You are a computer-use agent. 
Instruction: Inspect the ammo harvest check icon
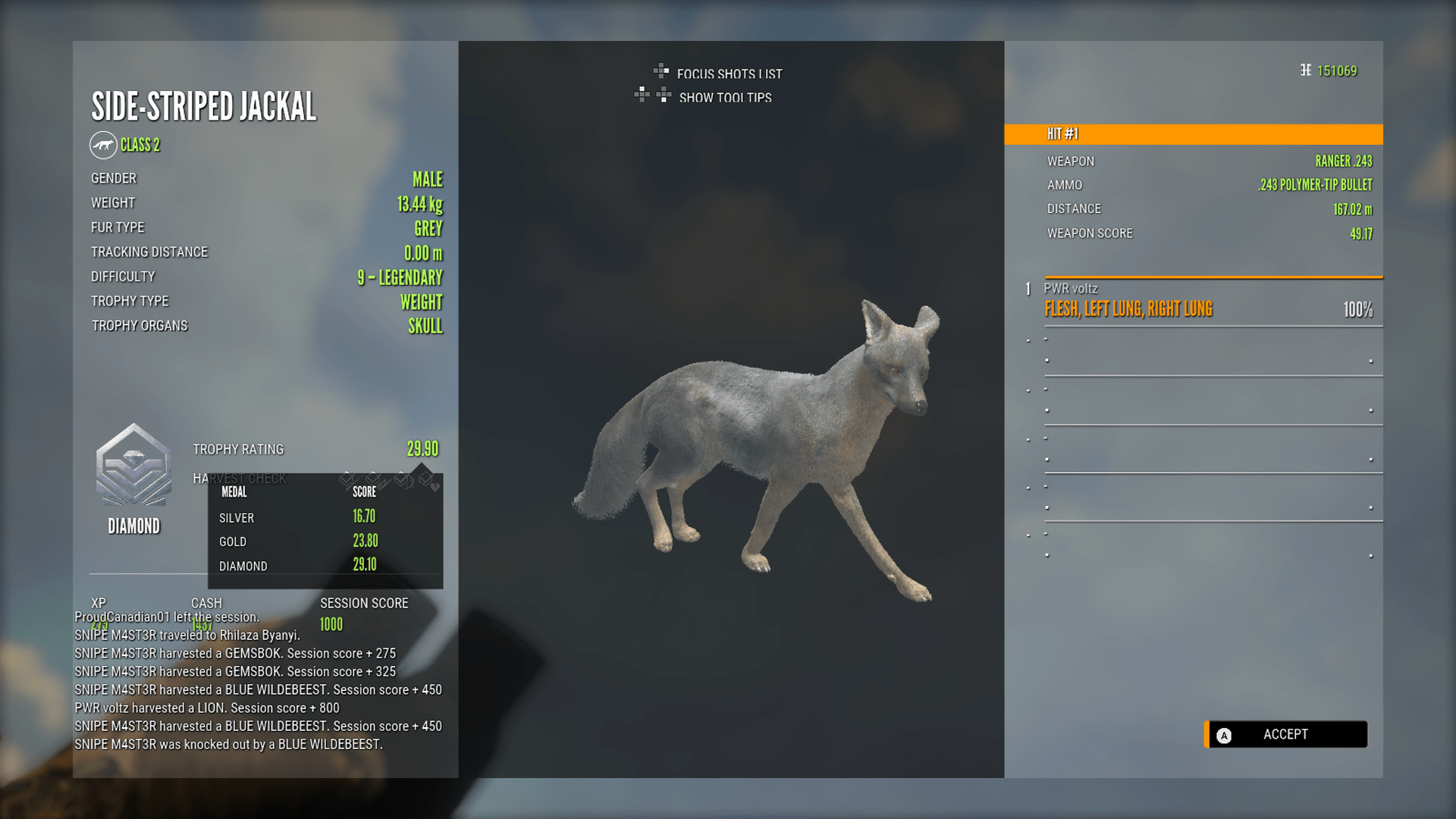[x=374, y=479]
